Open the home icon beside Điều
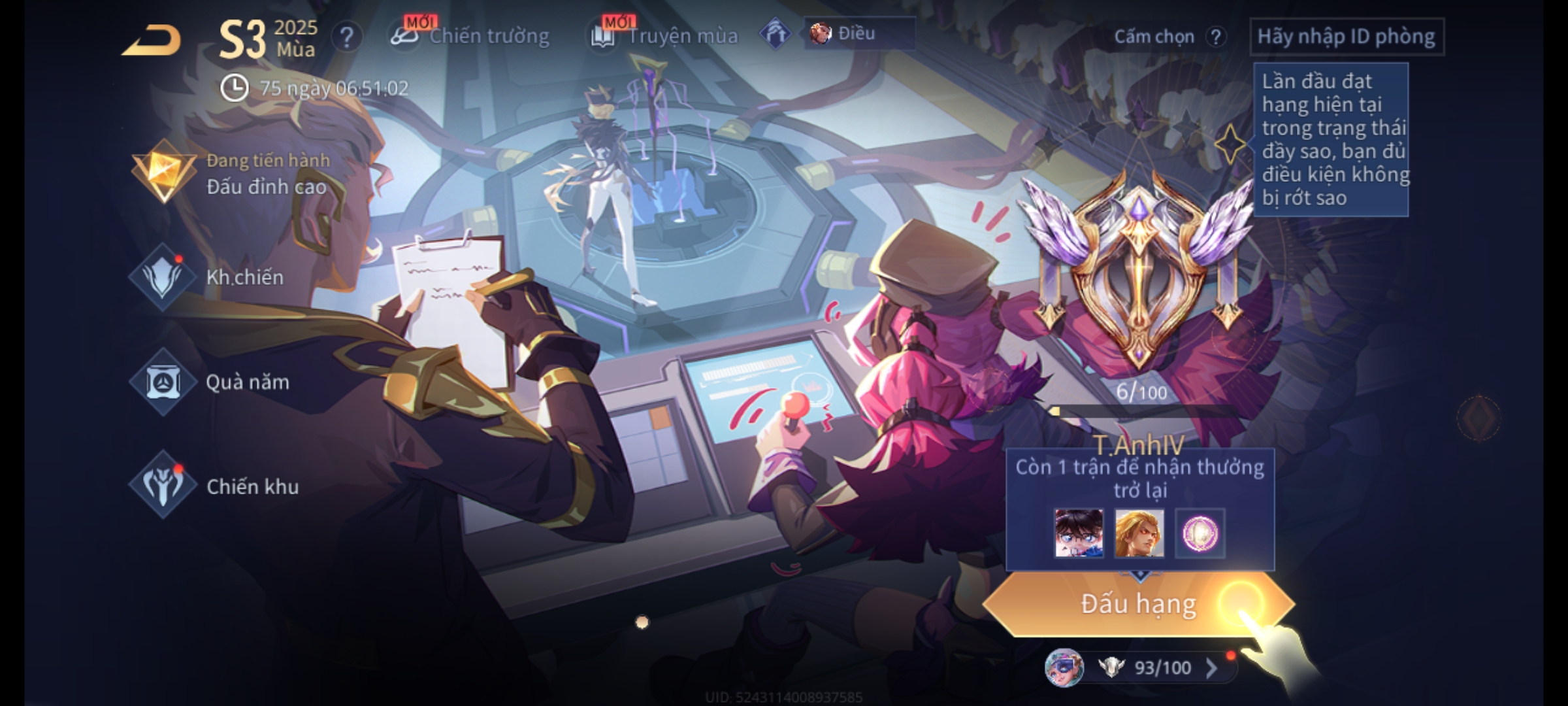Image resolution: width=1568 pixels, height=706 pixels. (776, 33)
